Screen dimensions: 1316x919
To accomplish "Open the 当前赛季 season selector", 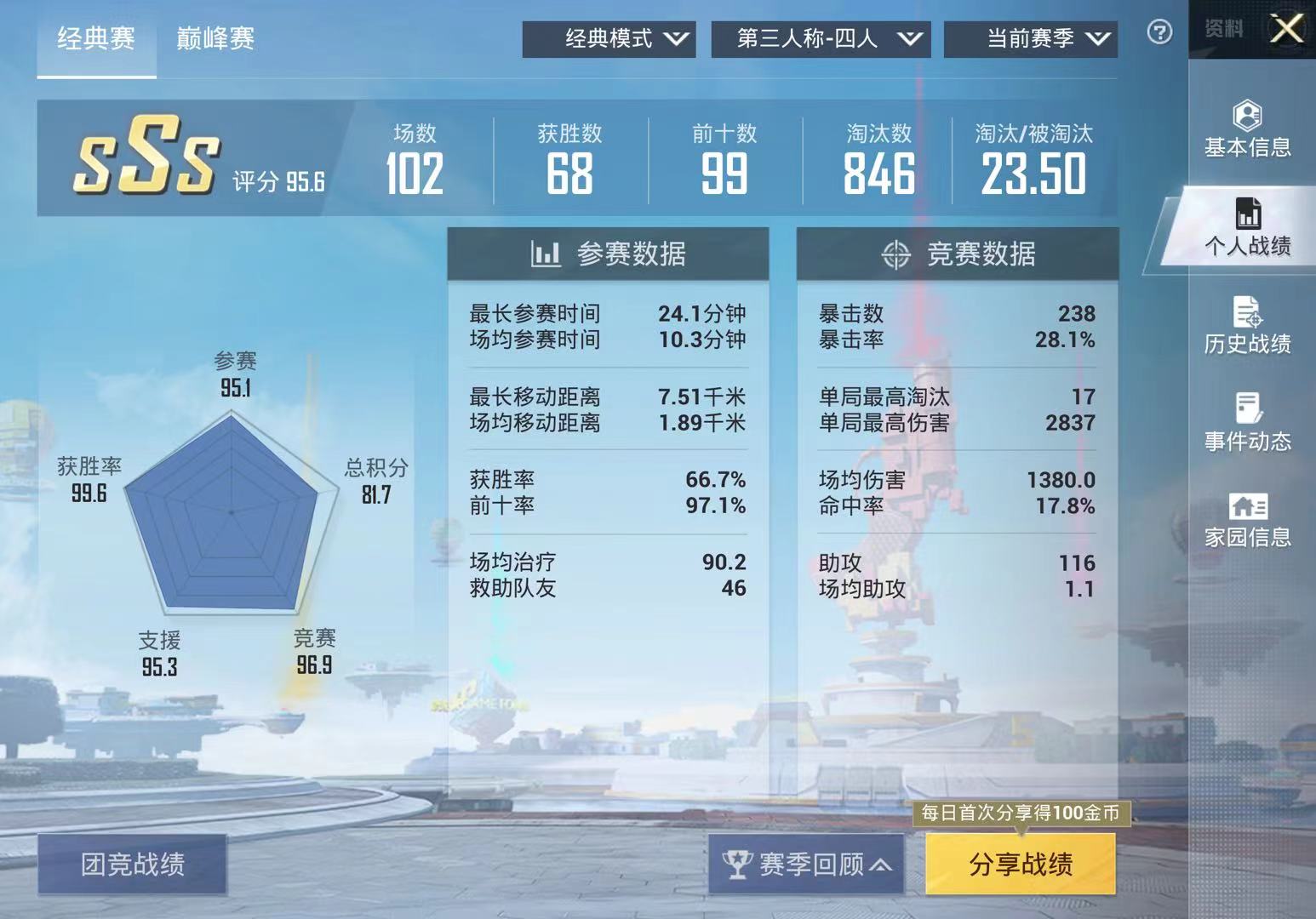I will 1030,37.
